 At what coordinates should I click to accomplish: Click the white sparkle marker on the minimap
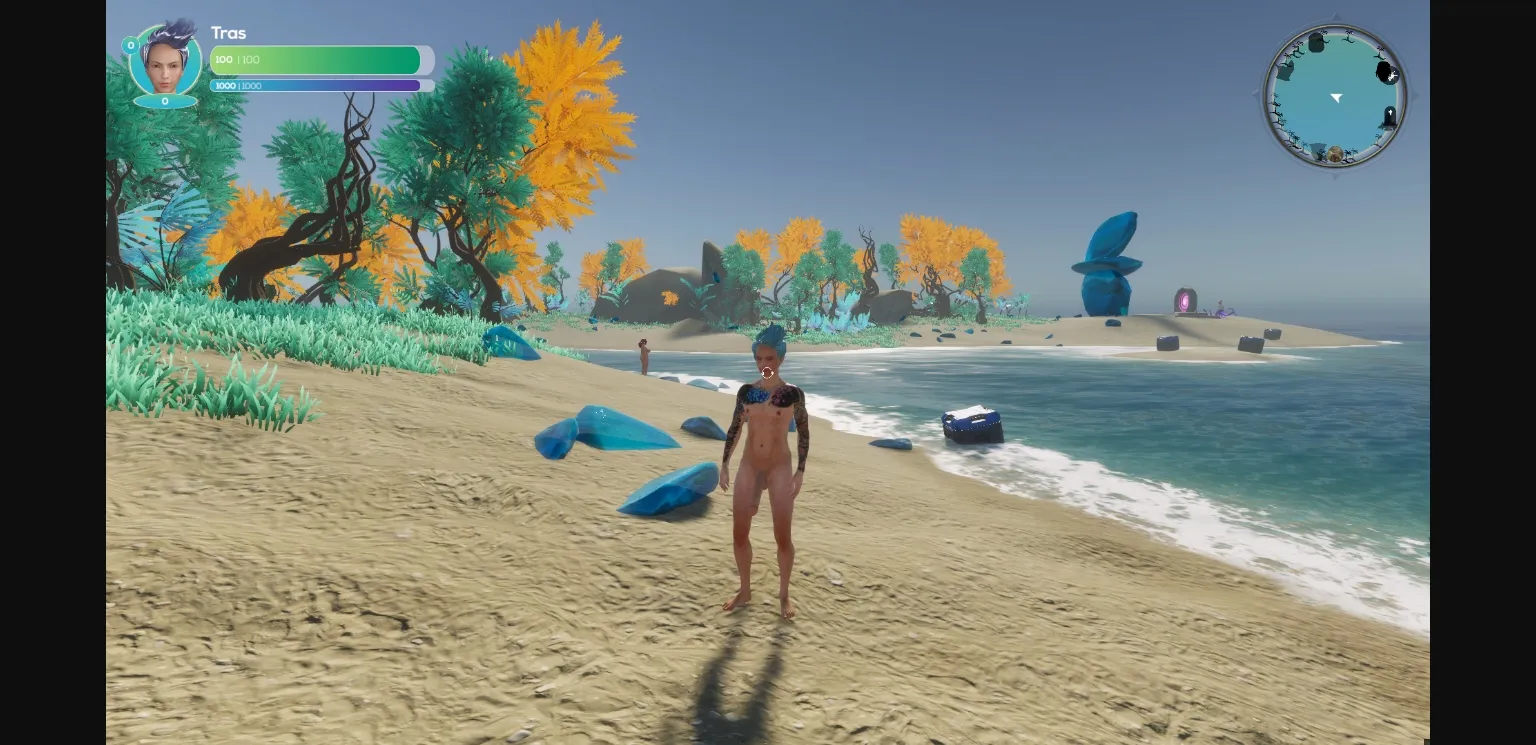(1393, 76)
